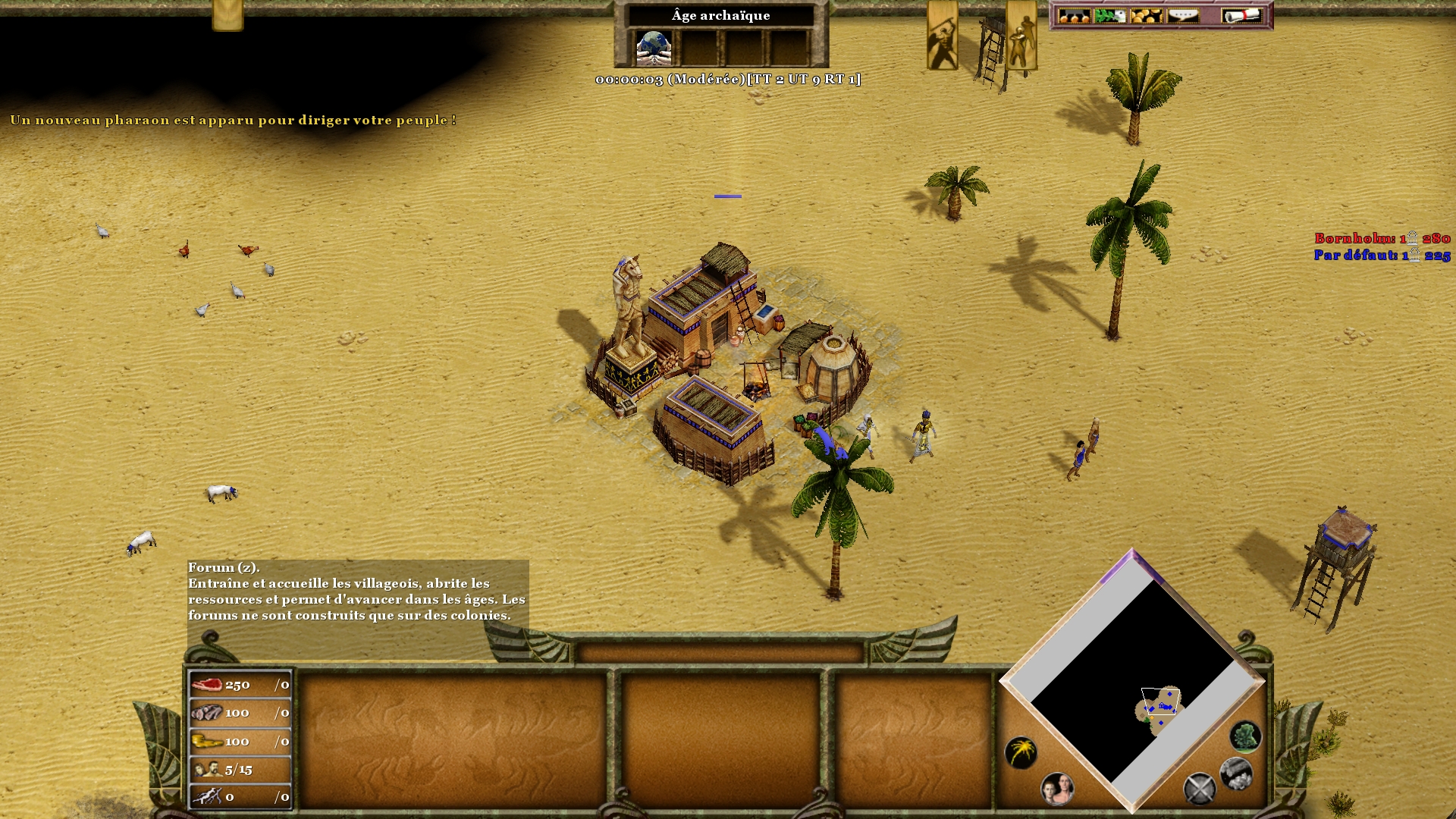Activate the globe god power icon
The width and height of the screenshot is (1456, 819).
pyautogui.click(x=653, y=47)
